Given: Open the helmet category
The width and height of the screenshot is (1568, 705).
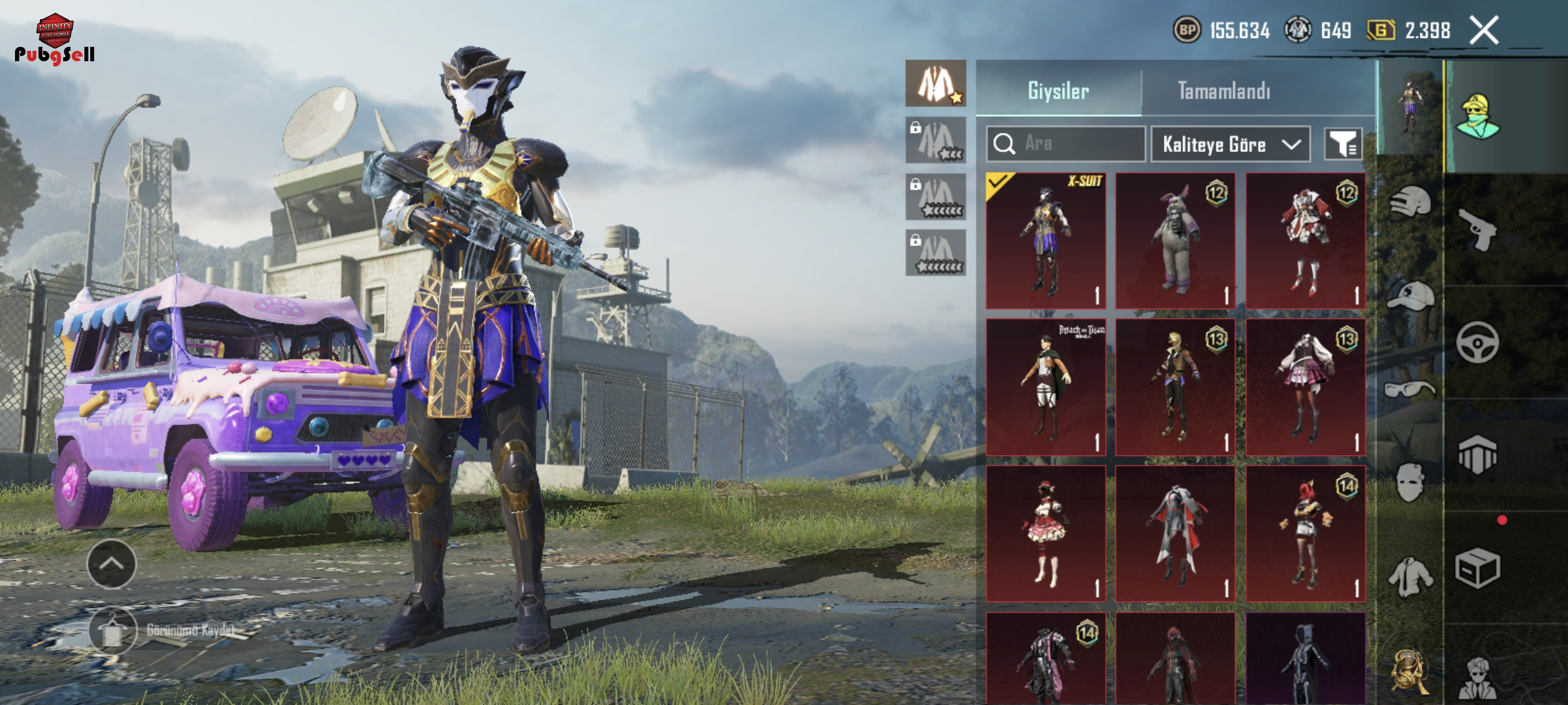Looking at the screenshot, I should pos(1410,202).
